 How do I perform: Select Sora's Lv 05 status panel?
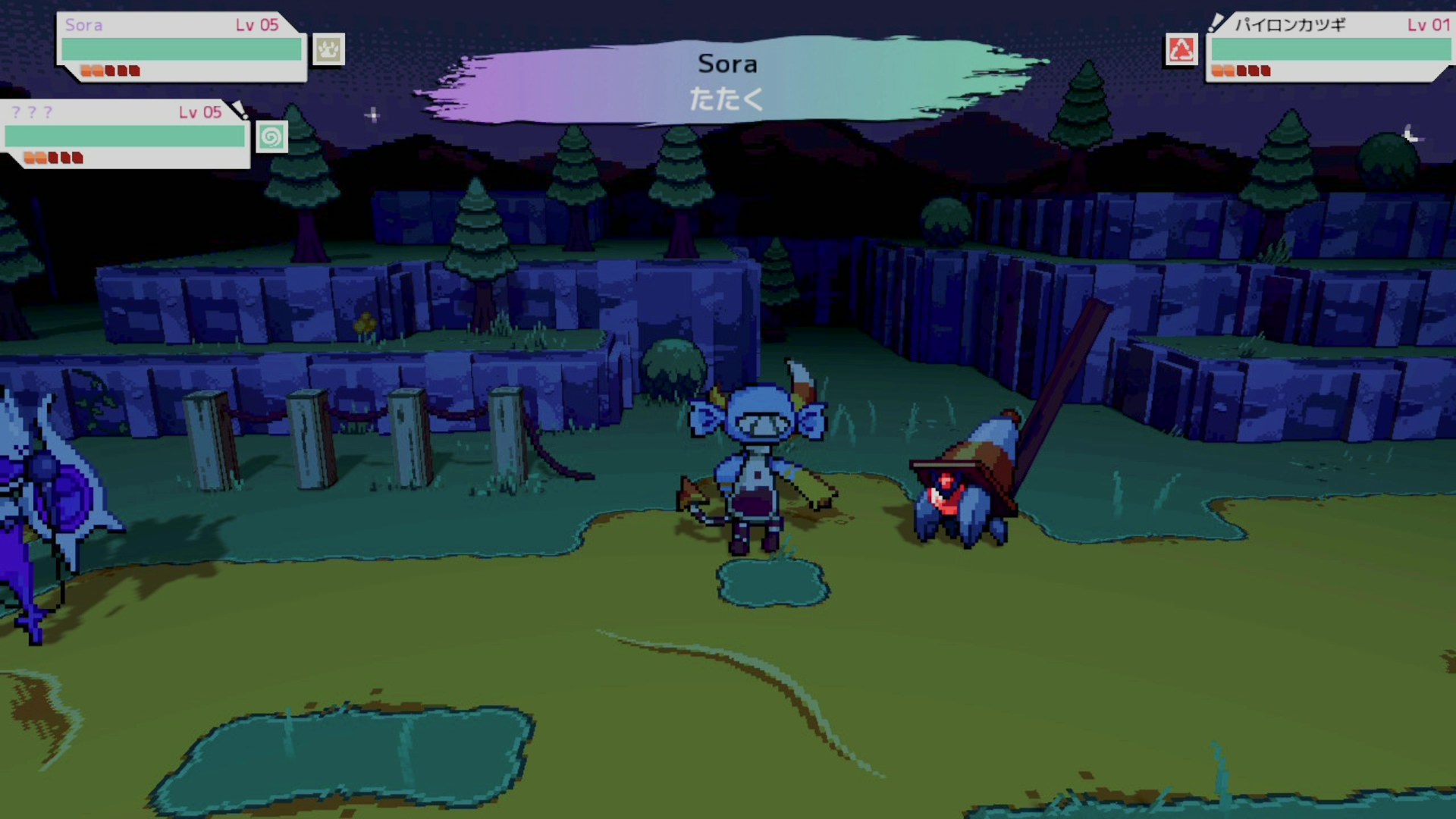point(181,47)
